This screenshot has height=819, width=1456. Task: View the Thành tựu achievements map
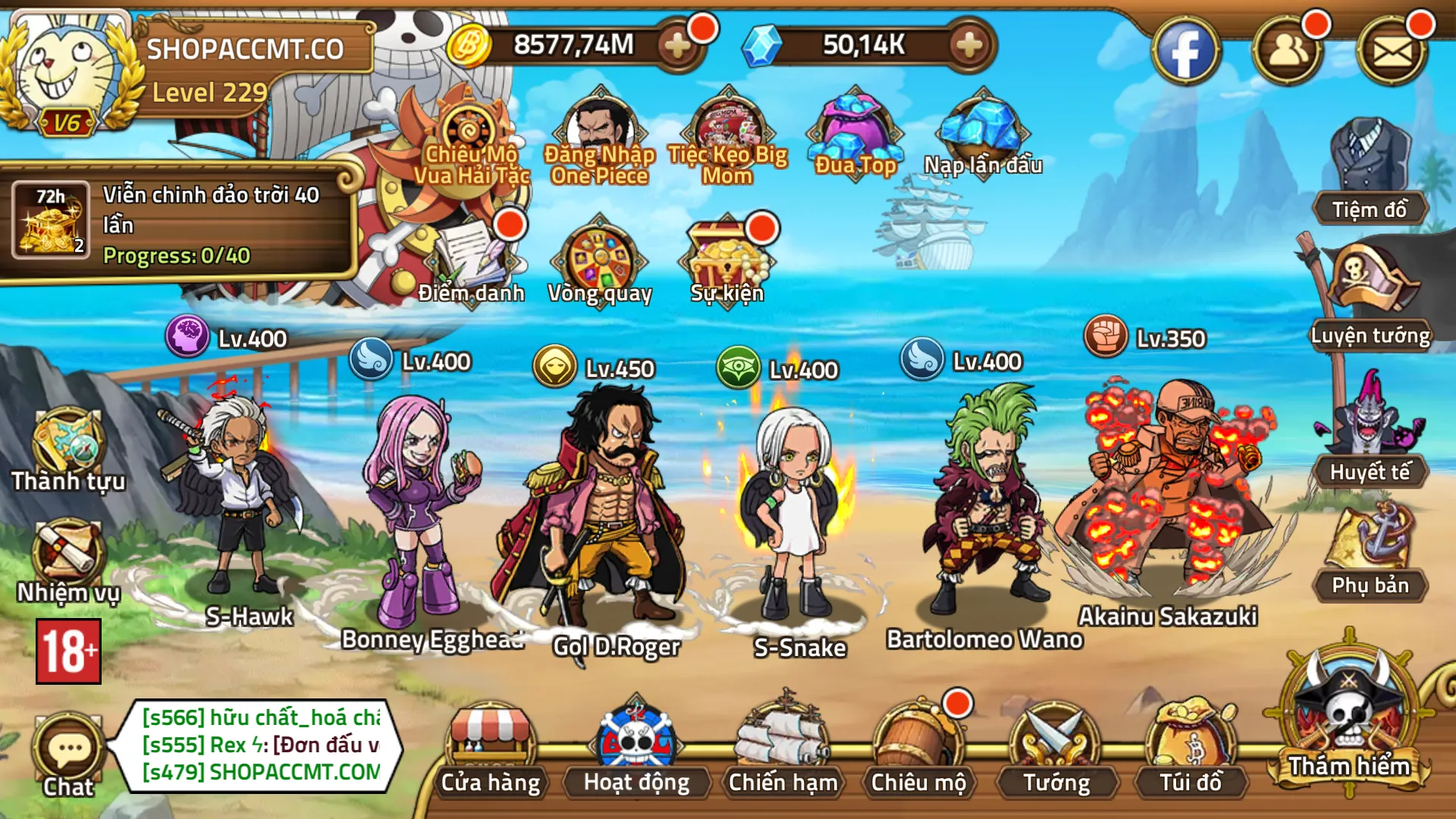coord(67,447)
